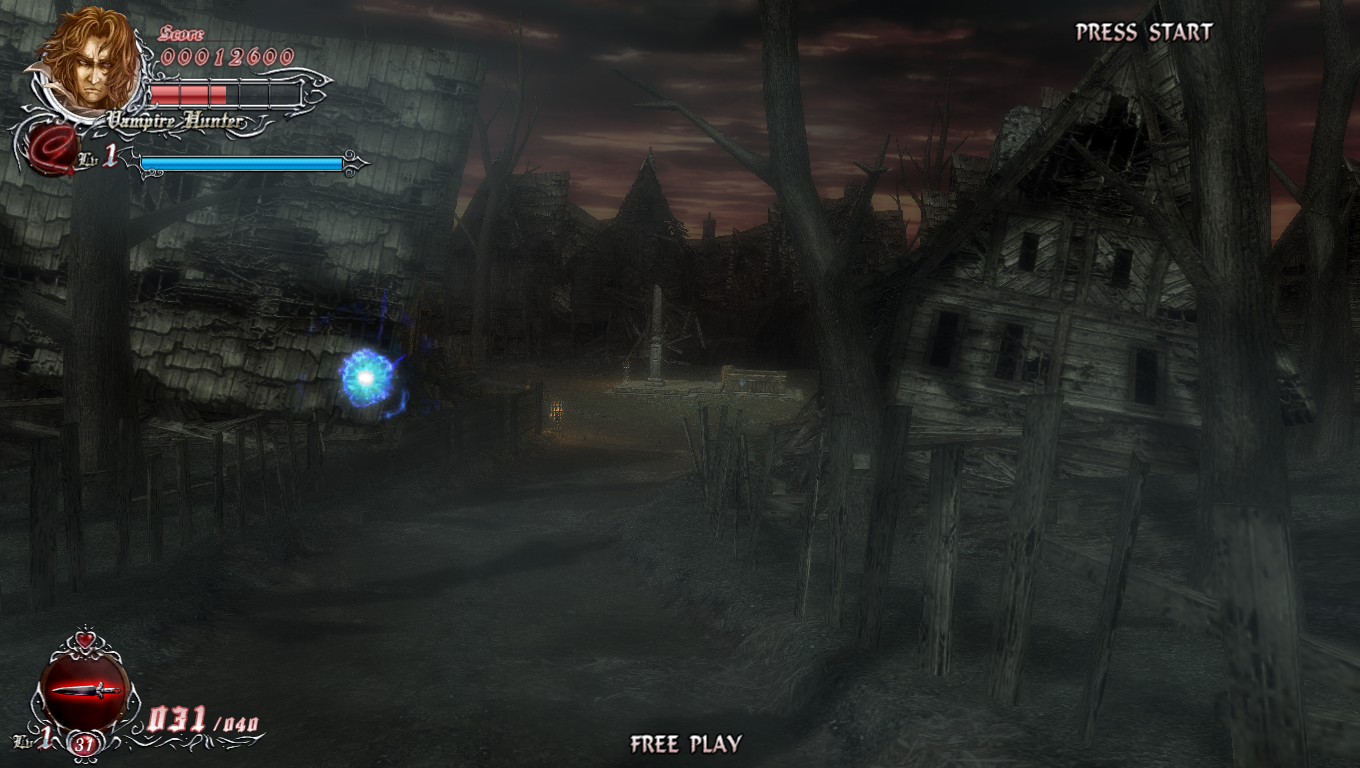Click the Vampire Hunter character portrait
The height and width of the screenshot is (768, 1360).
click(x=90, y=60)
